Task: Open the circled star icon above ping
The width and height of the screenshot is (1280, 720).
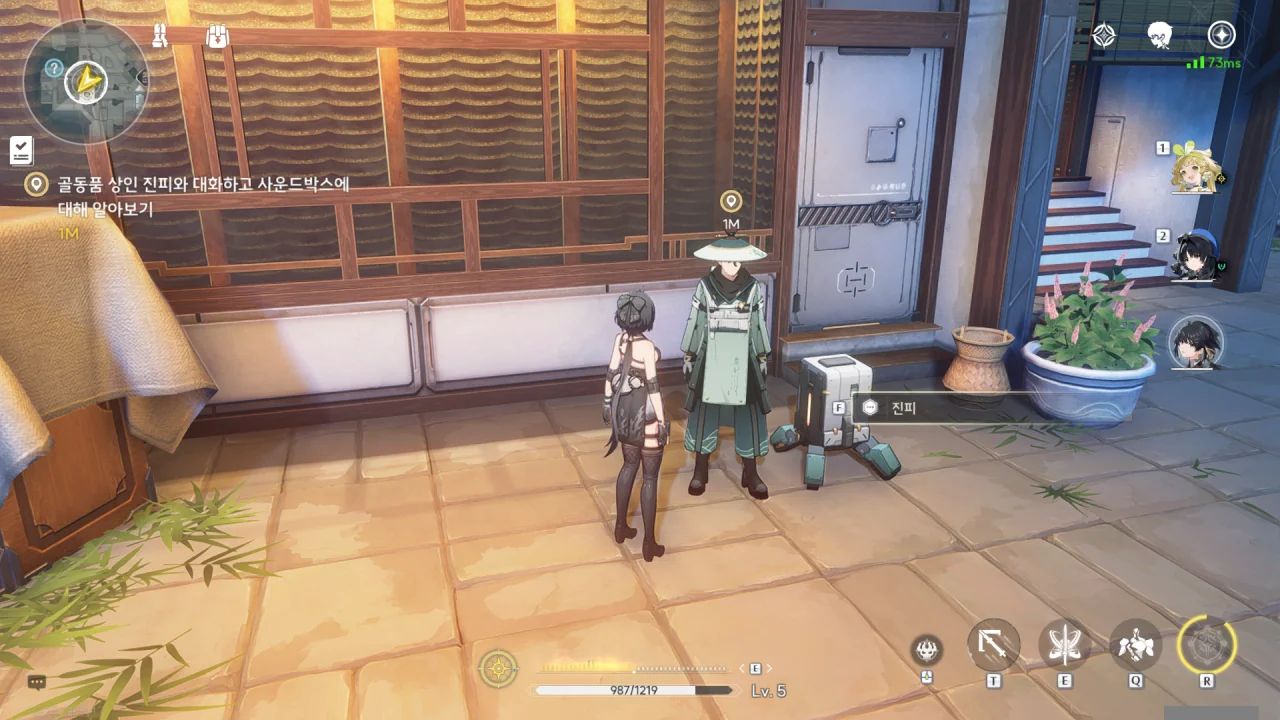Action: click(x=1221, y=35)
